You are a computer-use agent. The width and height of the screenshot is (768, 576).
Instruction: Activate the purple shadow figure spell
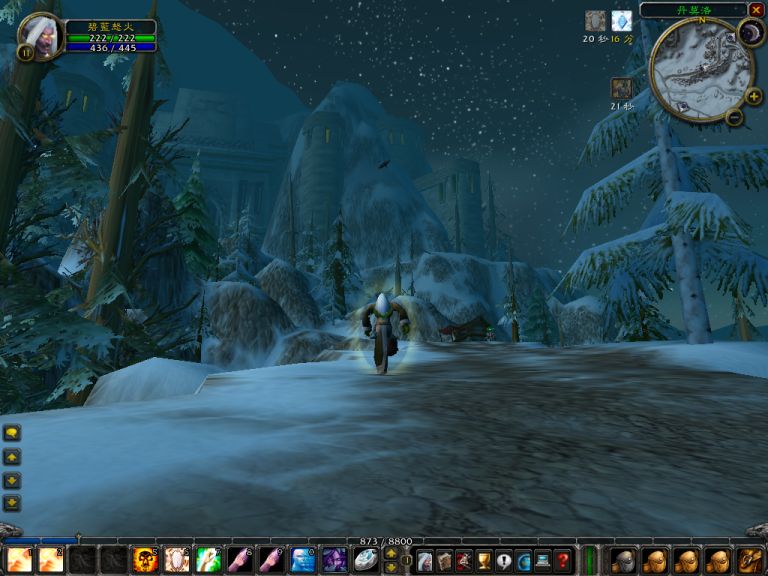[x=334, y=560]
